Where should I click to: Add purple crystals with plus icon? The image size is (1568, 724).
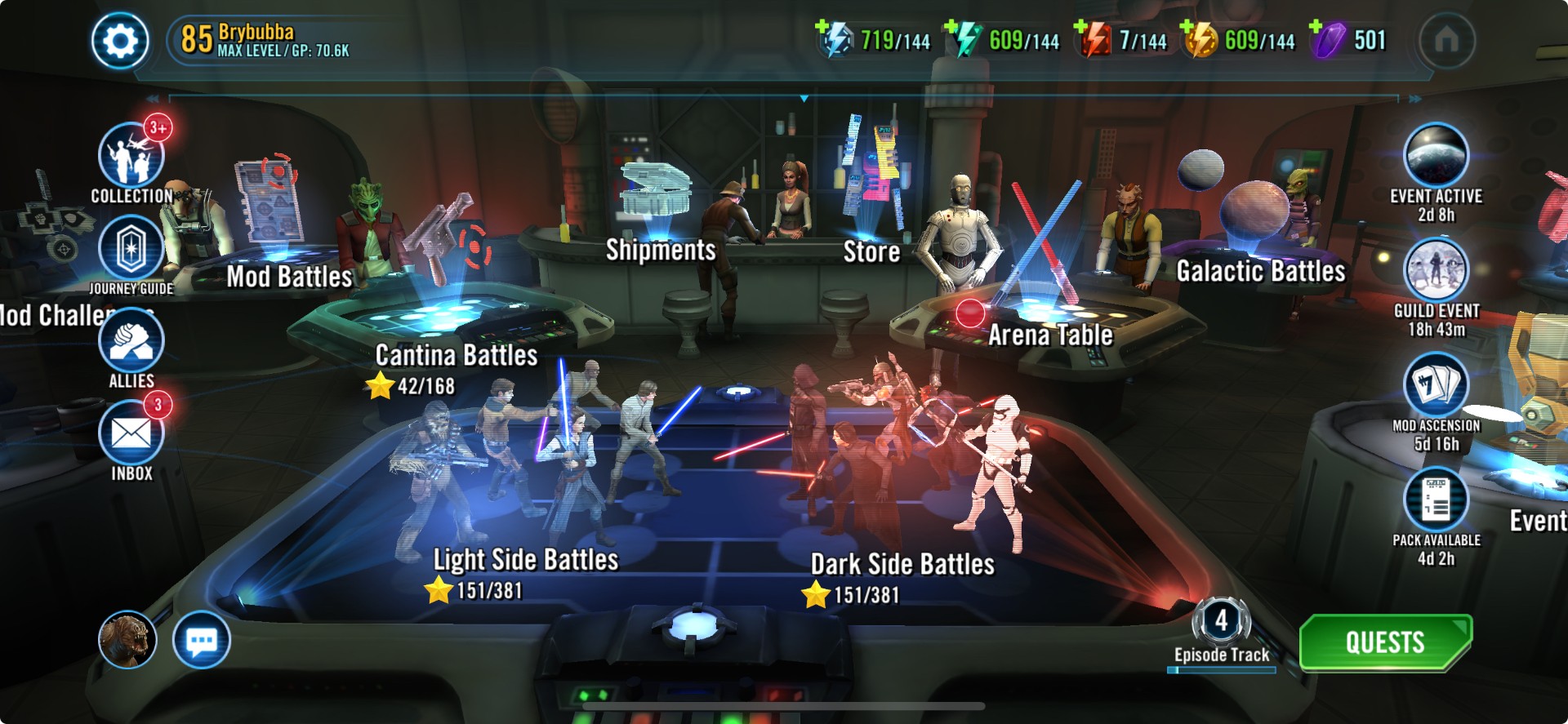pyautogui.click(x=1316, y=28)
